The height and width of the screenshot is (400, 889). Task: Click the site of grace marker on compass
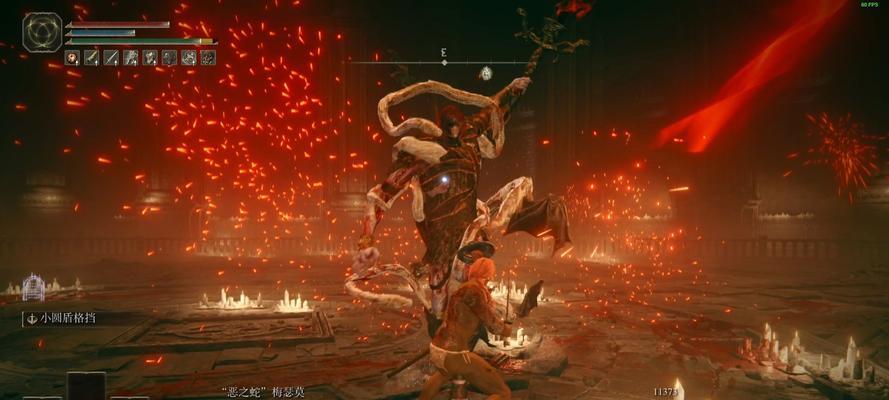485,73
